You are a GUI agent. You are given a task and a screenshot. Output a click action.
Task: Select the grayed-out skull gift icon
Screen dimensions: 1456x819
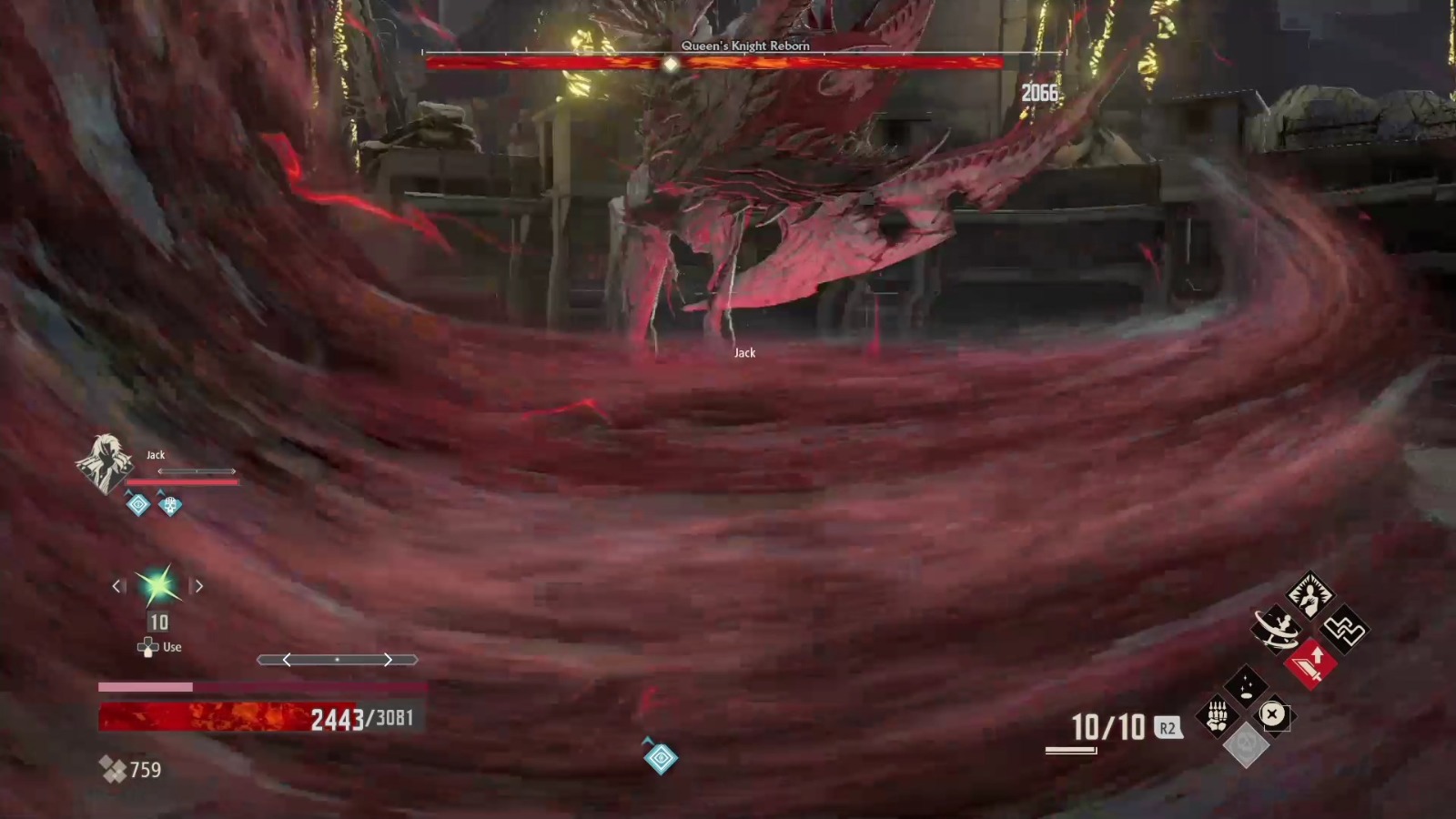click(x=1248, y=745)
